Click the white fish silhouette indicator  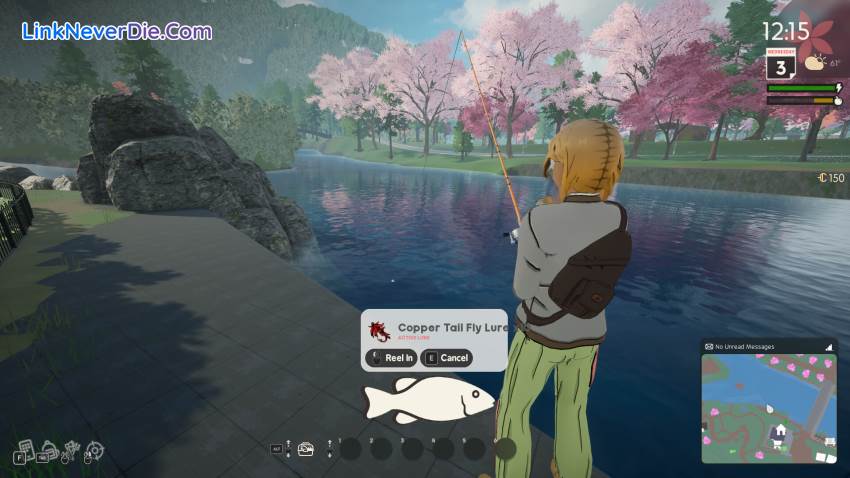coord(428,399)
